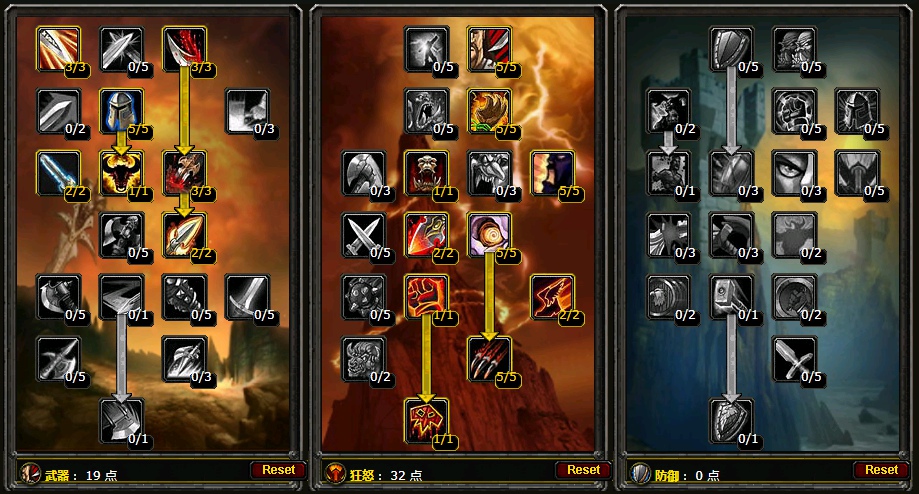Select the Bloodthirst talent at the Fury tree bottom
The height and width of the screenshot is (494, 919).
(427, 421)
